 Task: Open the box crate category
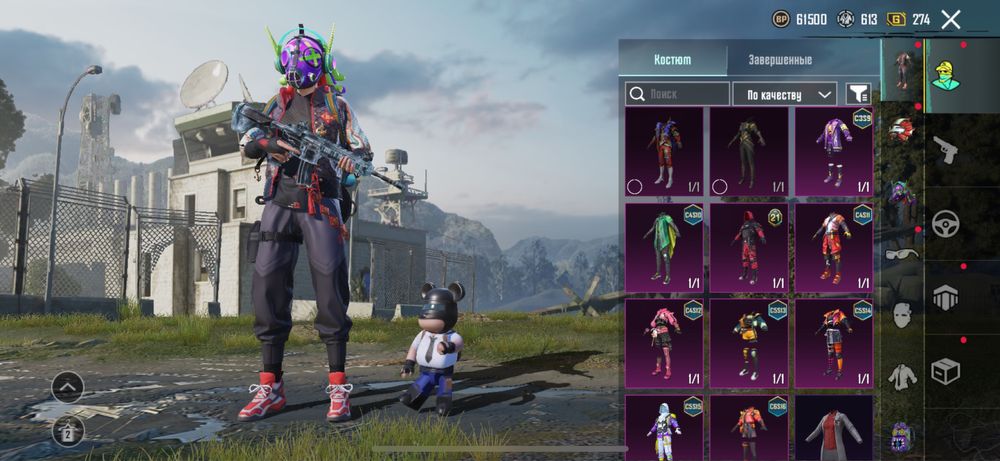945,371
